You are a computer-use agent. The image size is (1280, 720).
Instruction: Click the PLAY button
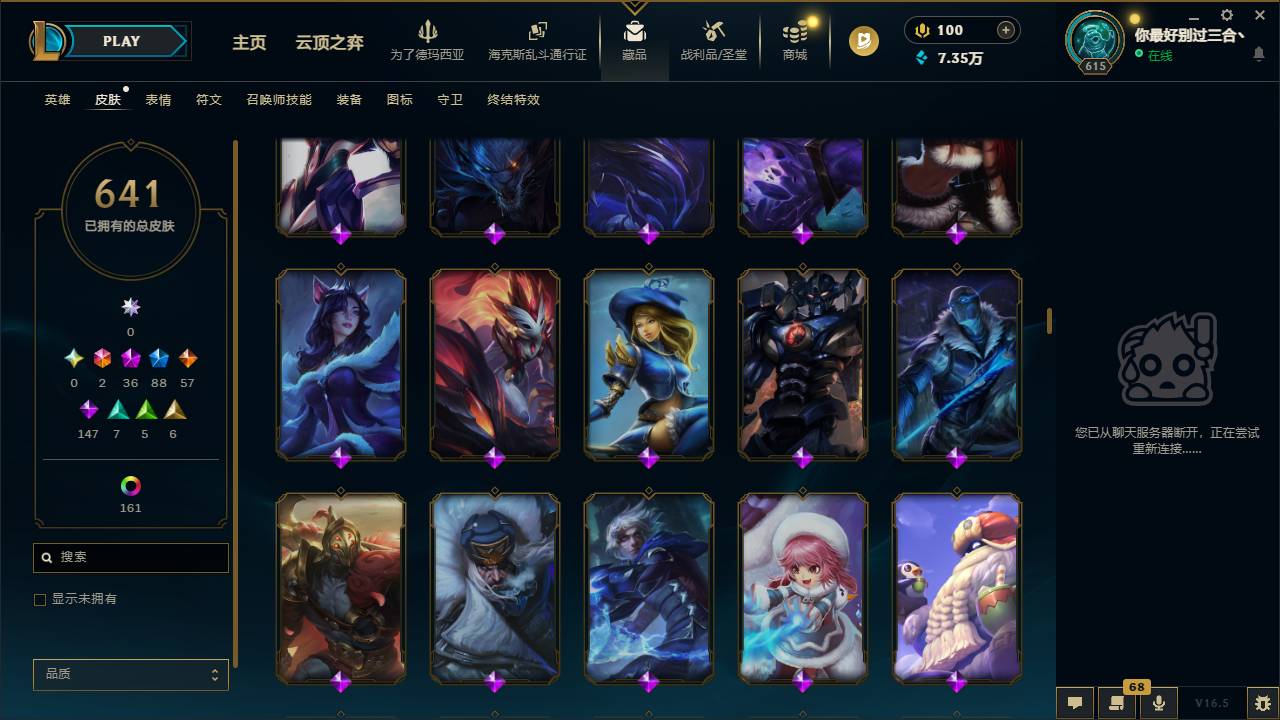(x=120, y=41)
